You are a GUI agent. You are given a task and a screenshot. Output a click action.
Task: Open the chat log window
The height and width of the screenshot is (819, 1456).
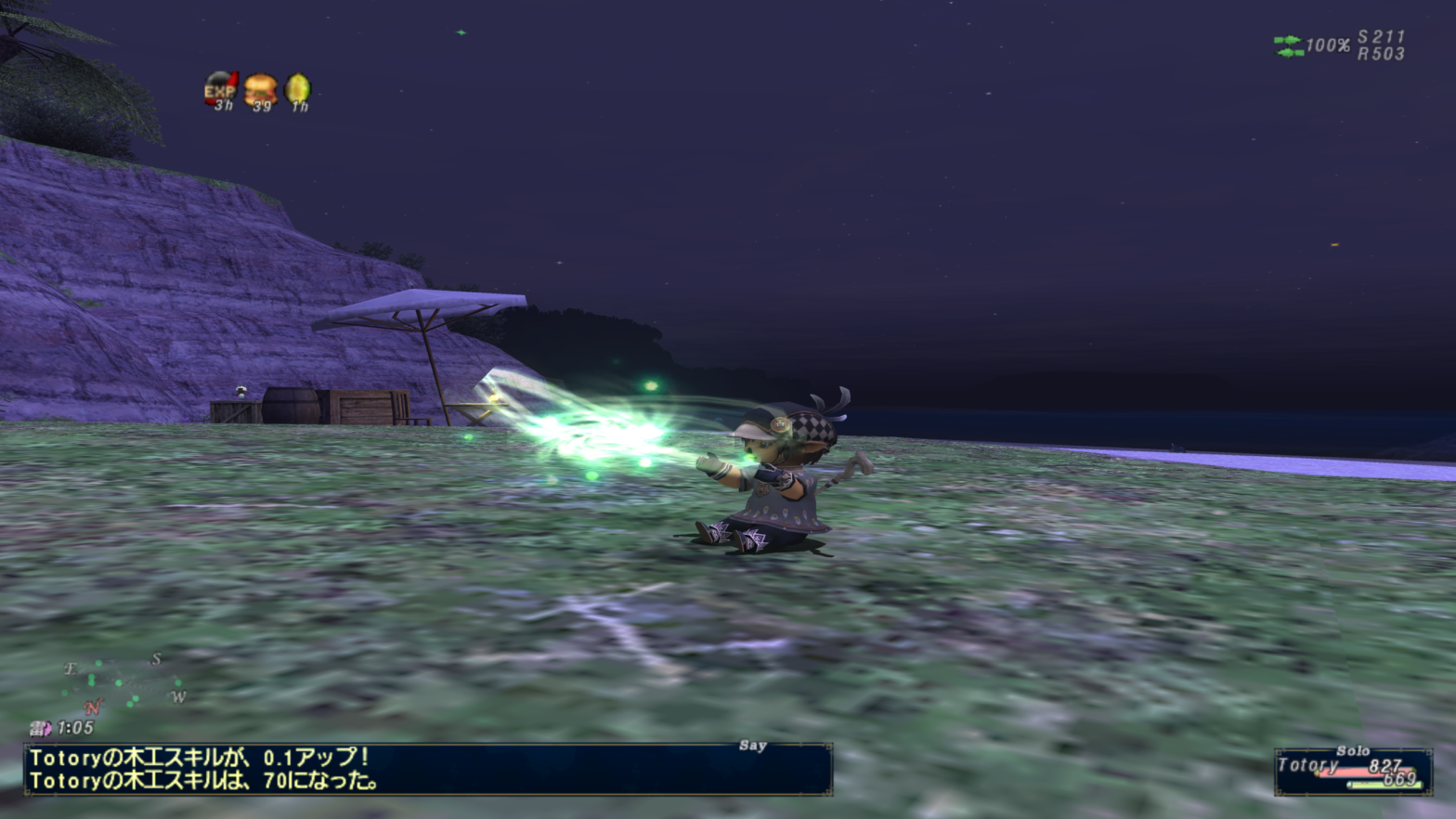click(x=427, y=770)
